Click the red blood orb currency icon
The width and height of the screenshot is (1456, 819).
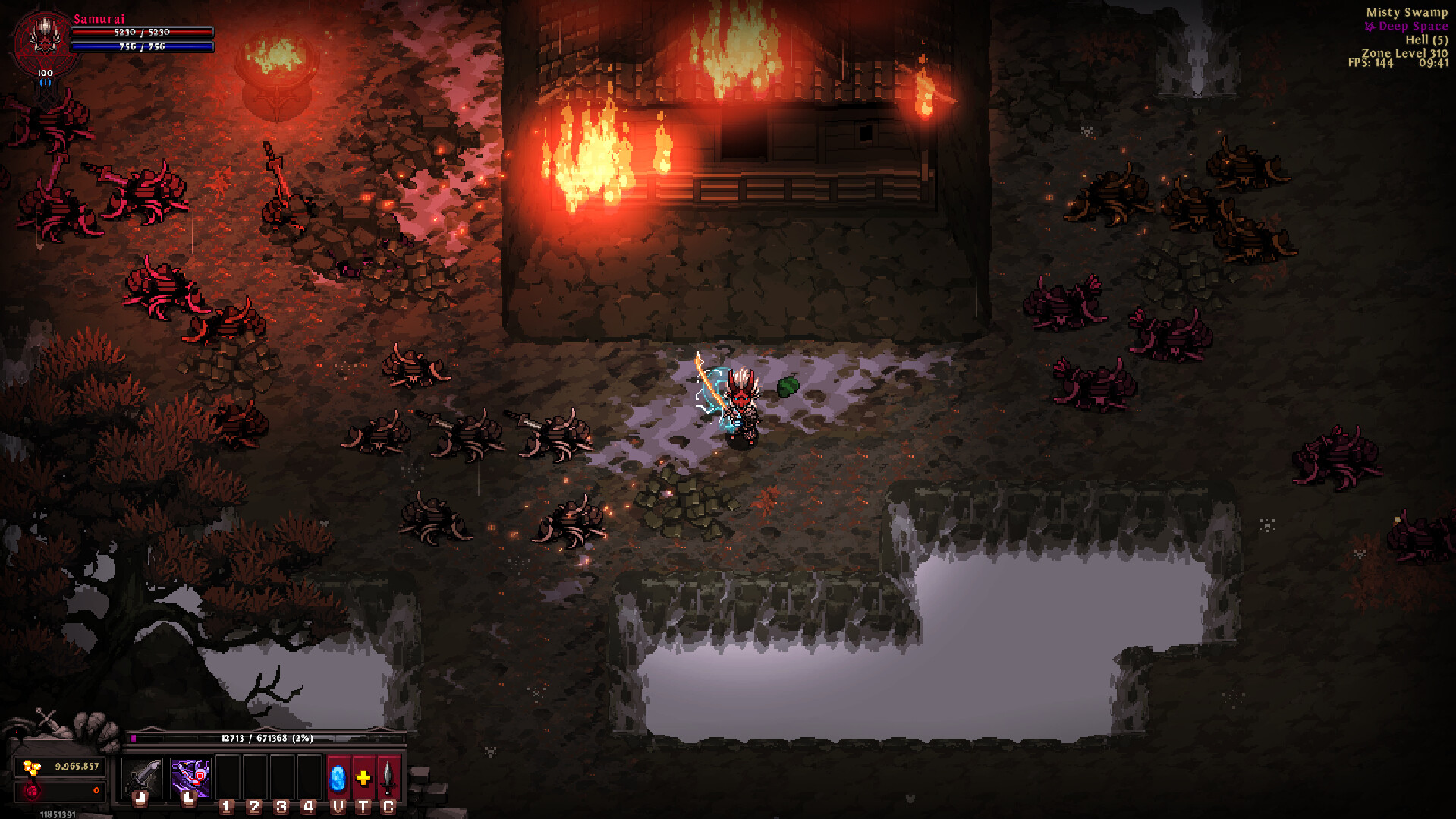[31, 790]
